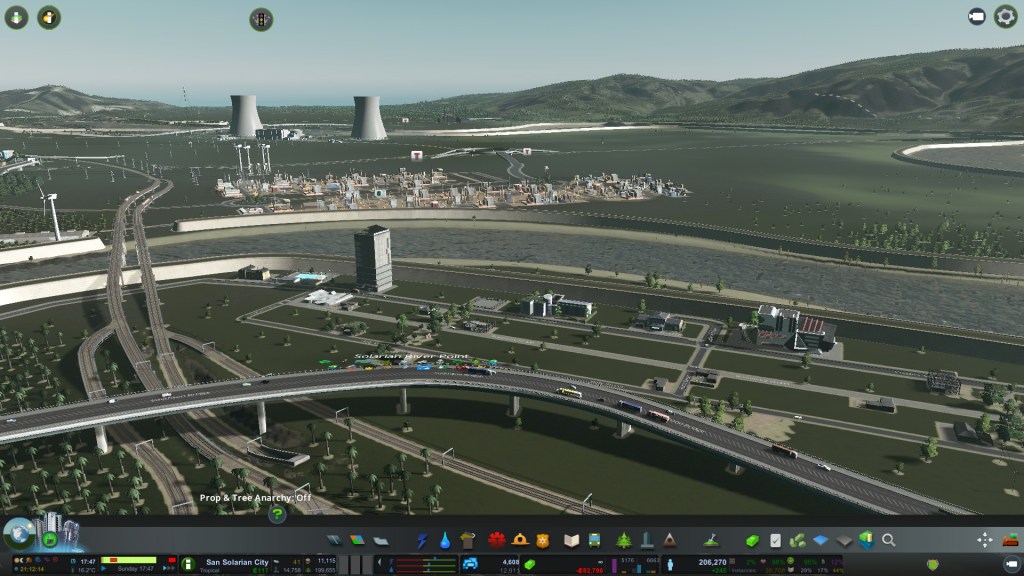Screen dimensions: 1024x576
Task: Open the gear settings menu
Action: click(x=1005, y=17)
